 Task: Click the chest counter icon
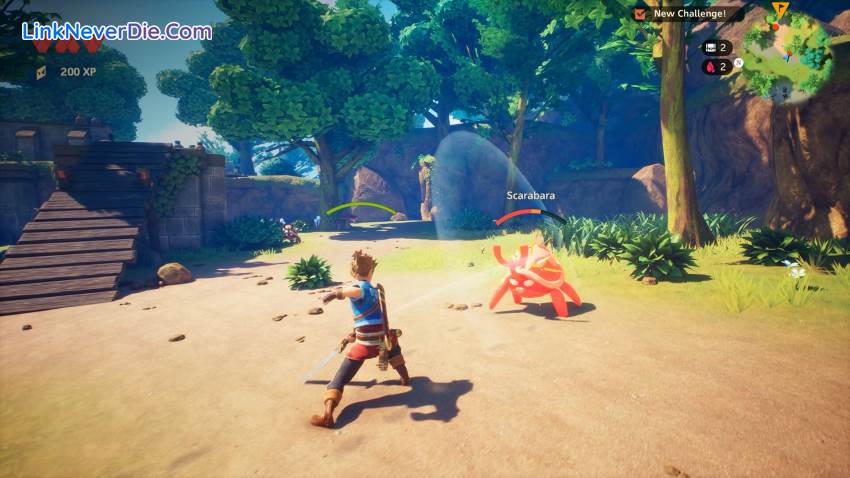tap(710, 47)
